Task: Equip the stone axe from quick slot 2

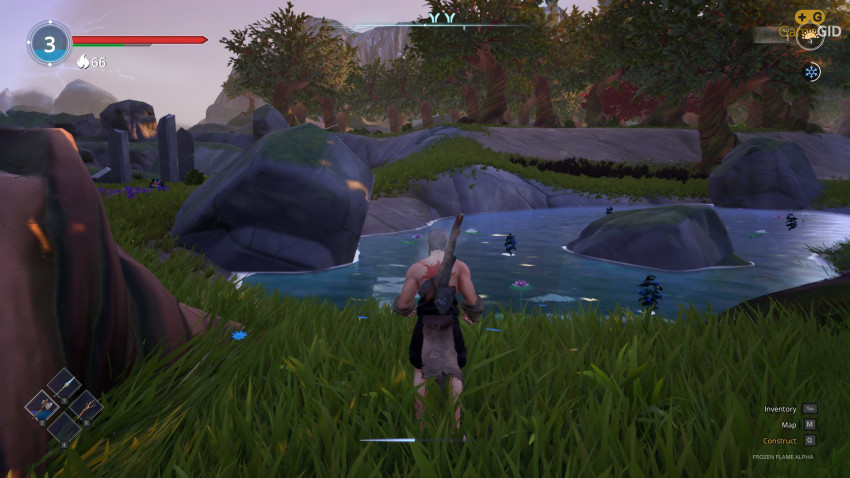Action: pyautogui.click(x=44, y=405)
